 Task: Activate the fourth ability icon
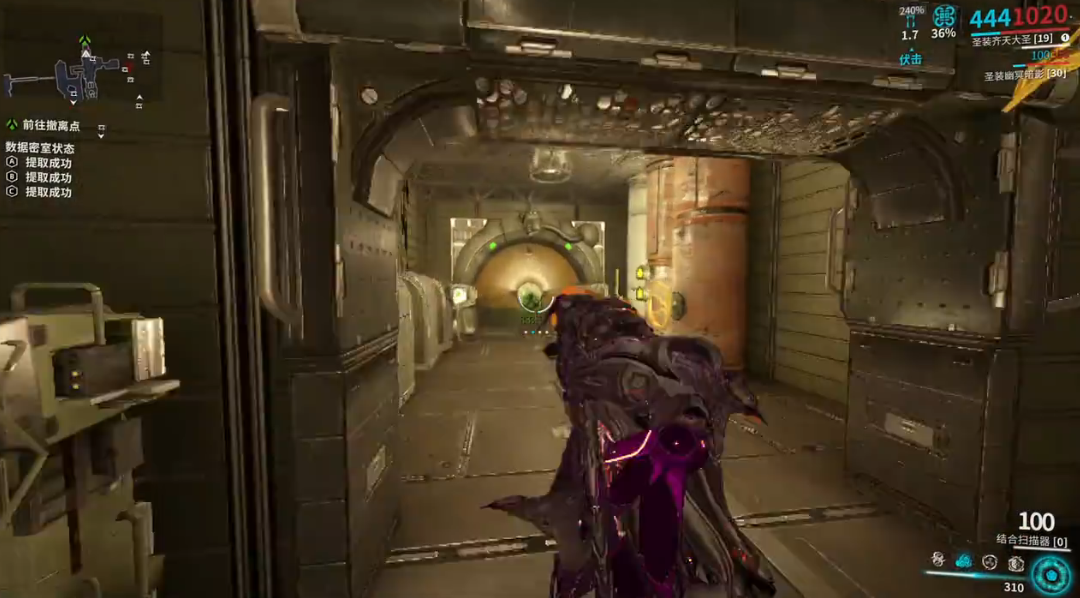tap(1015, 562)
